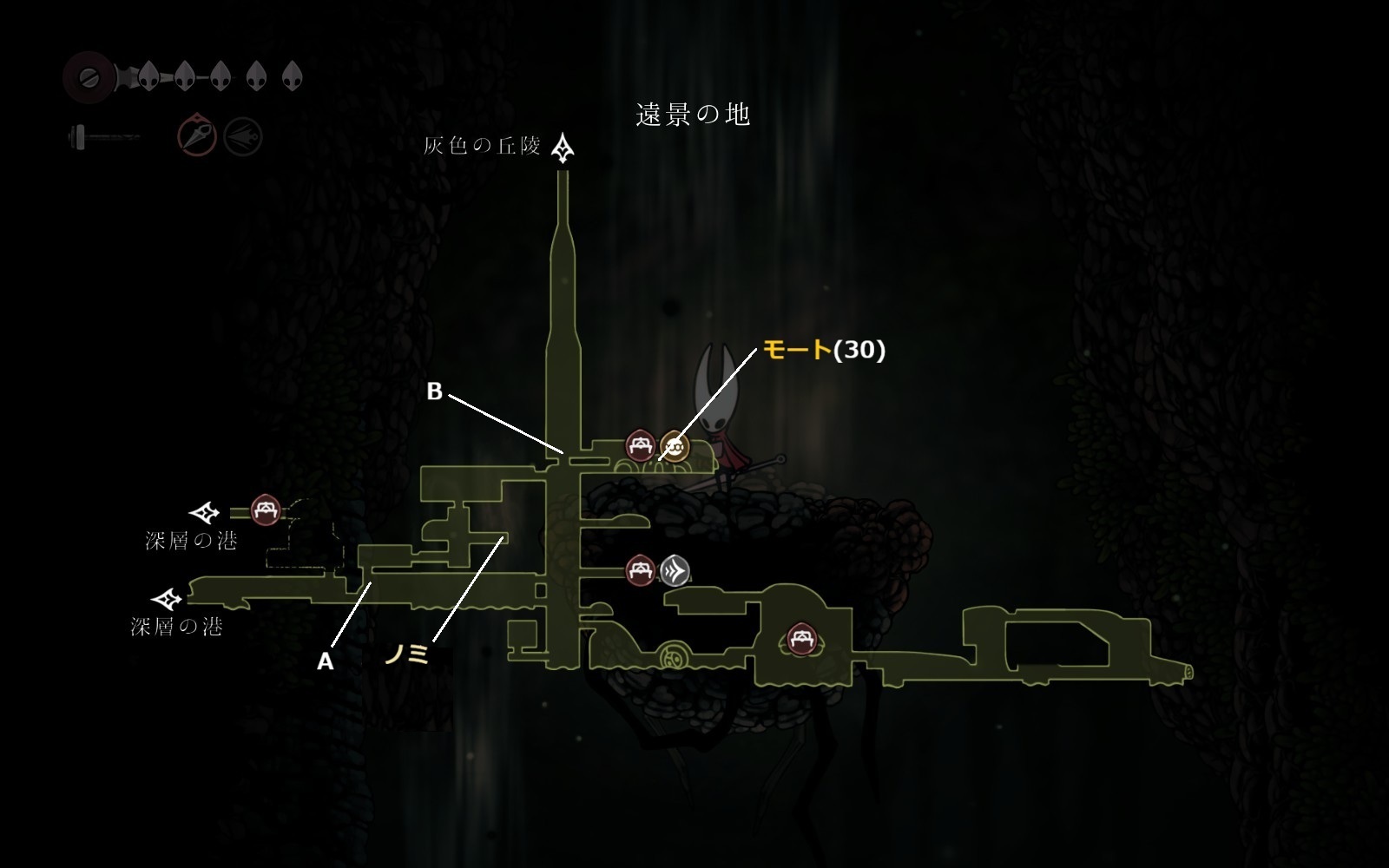Image resolution: width=1389 pixels, height=868 pixels.
Task: Select the bench marker near the upper 深層の港 exit
Action: pos(264,510)
